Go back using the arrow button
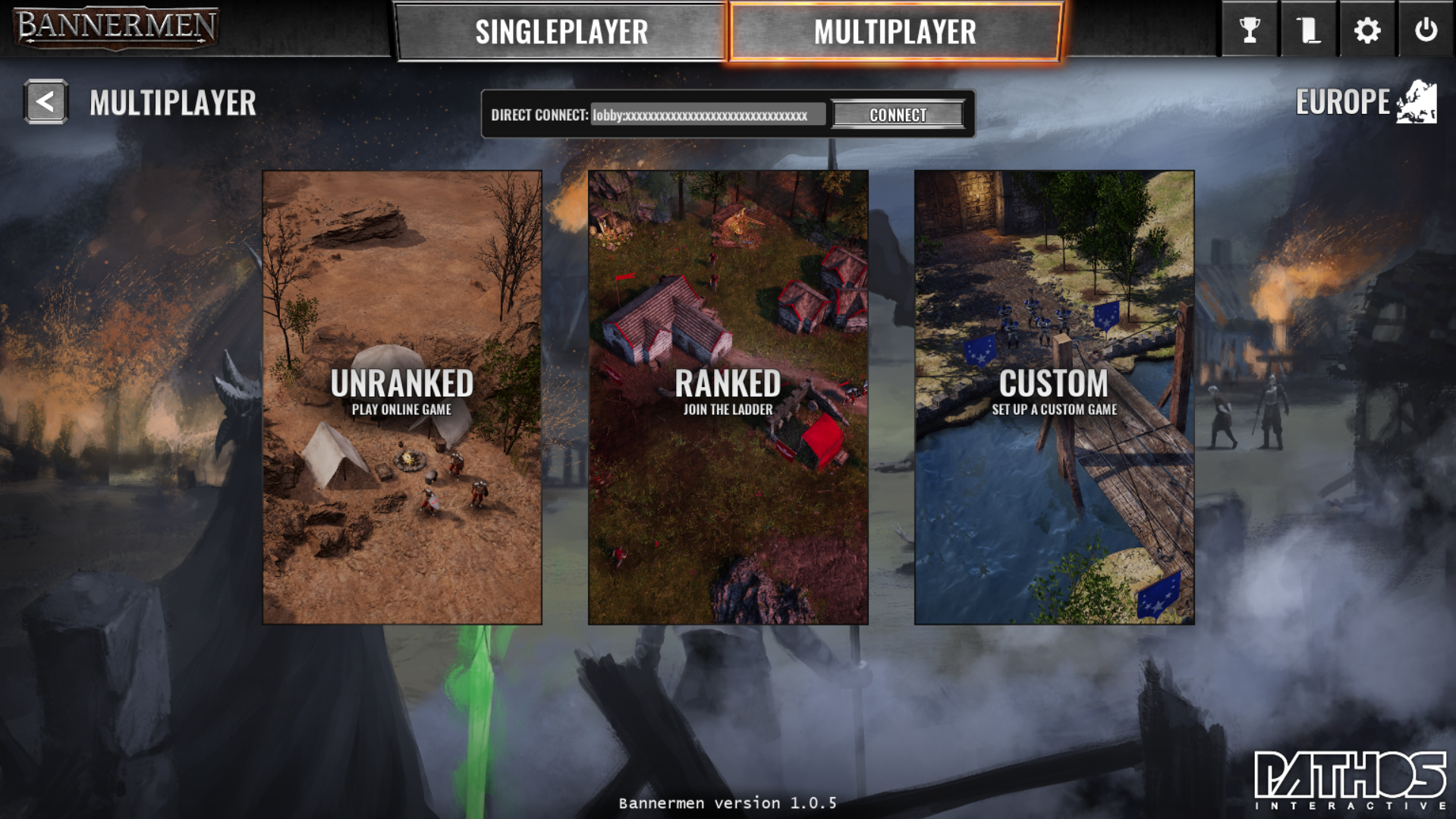 (x=46, y=102)
